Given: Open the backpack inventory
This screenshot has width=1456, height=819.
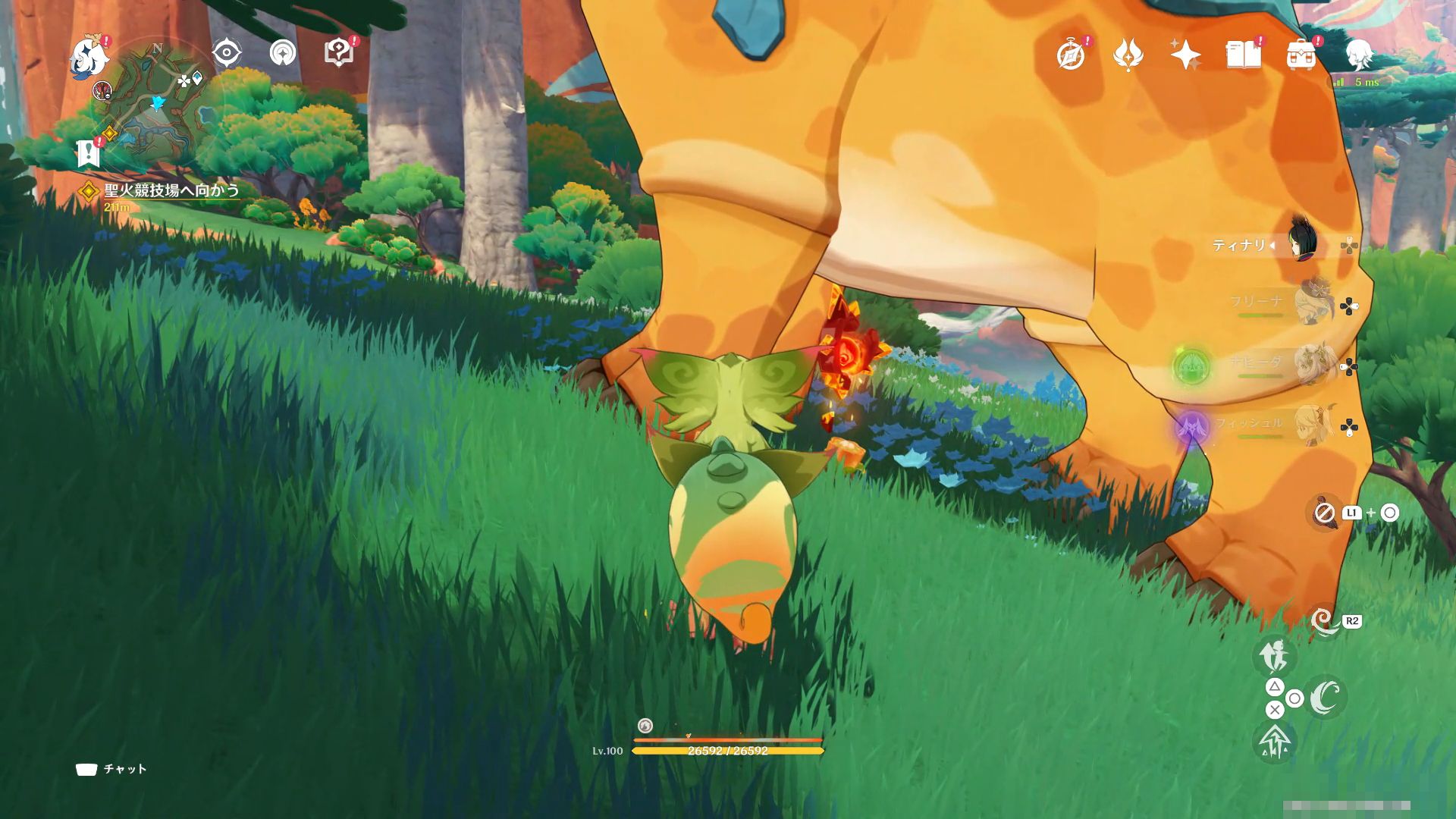Looking at the screenshot, I should pyautogui.click(x=1301, y=55).
